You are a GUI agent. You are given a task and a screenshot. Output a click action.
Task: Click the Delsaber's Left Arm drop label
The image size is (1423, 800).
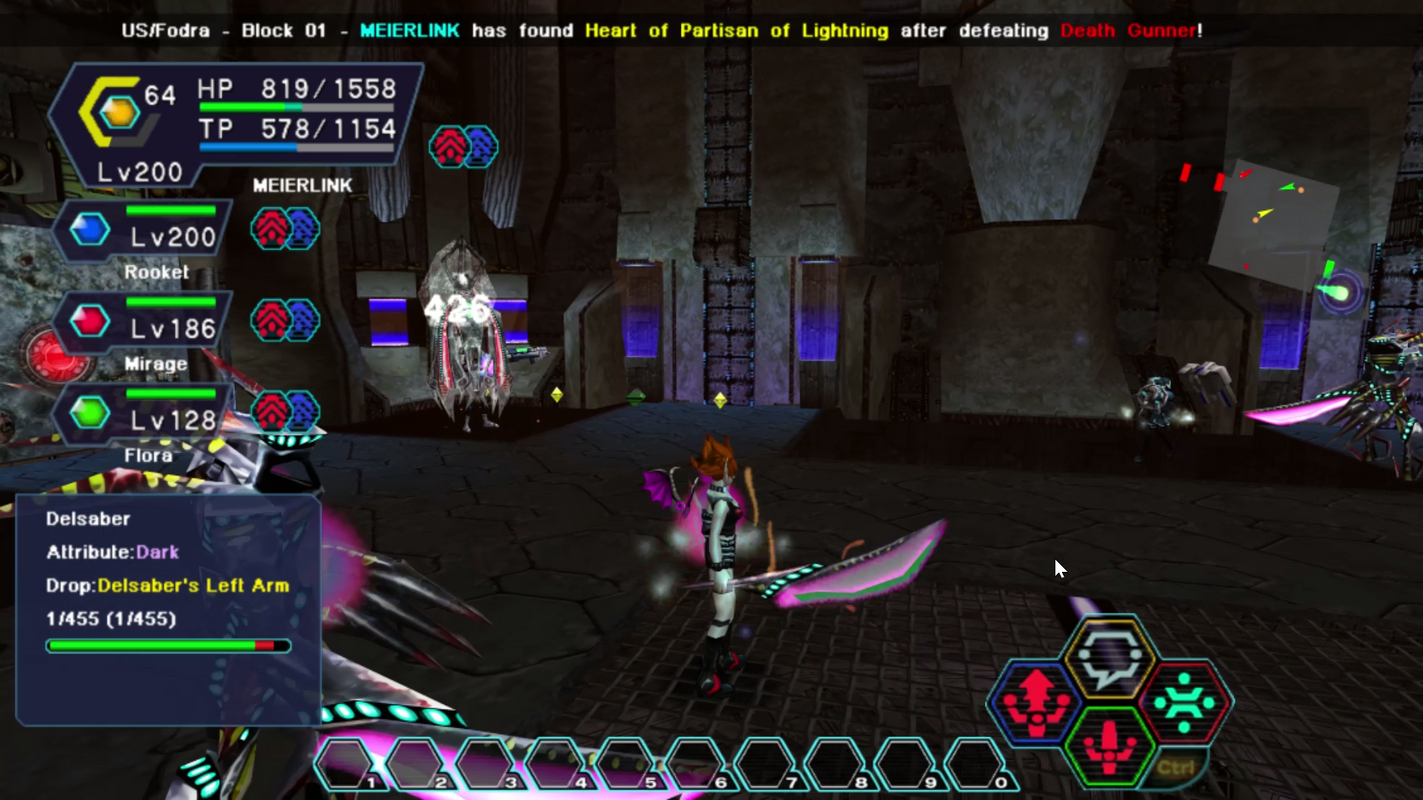coord(193,585)
